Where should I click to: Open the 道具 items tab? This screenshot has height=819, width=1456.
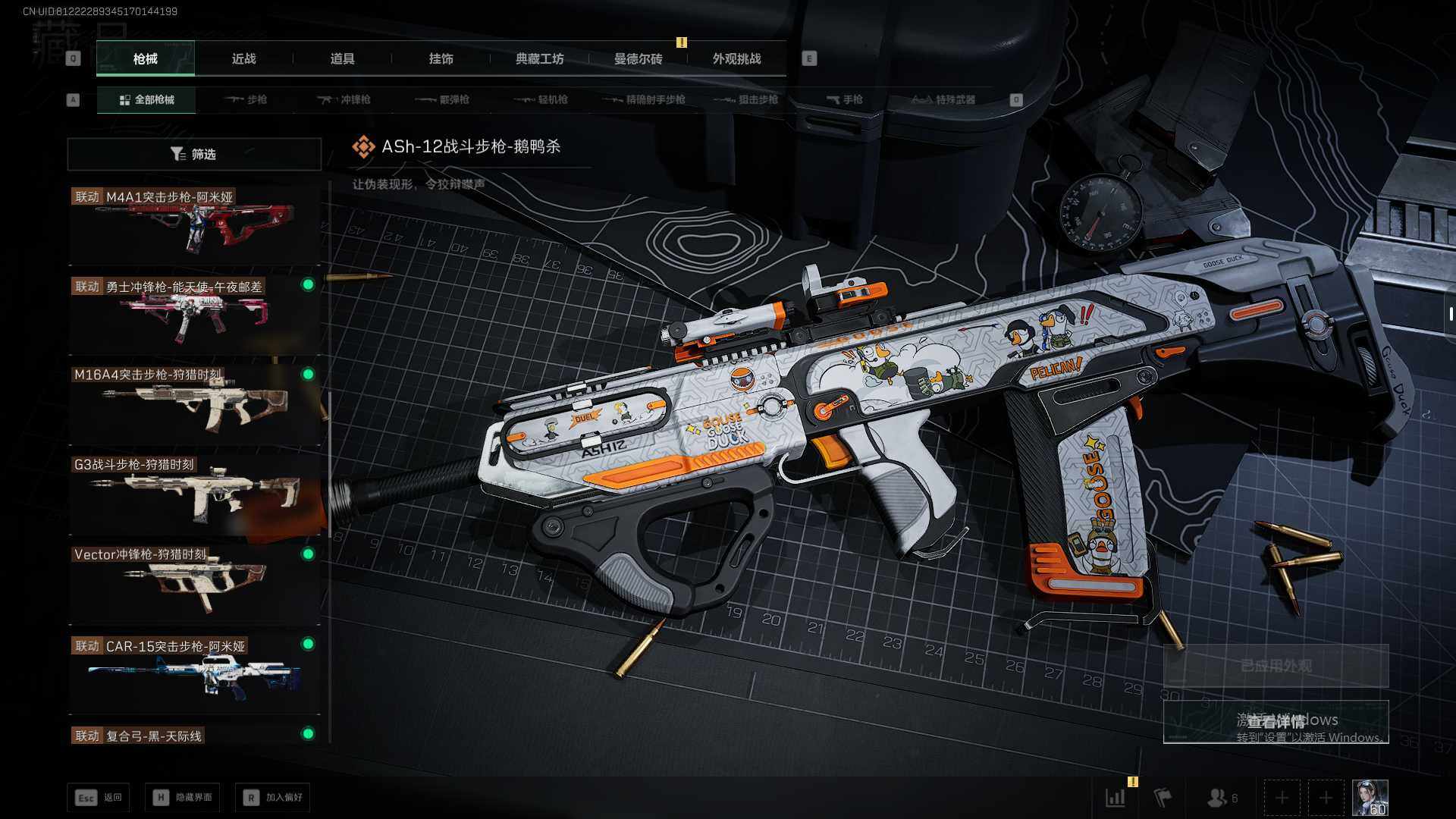(342, 59)
